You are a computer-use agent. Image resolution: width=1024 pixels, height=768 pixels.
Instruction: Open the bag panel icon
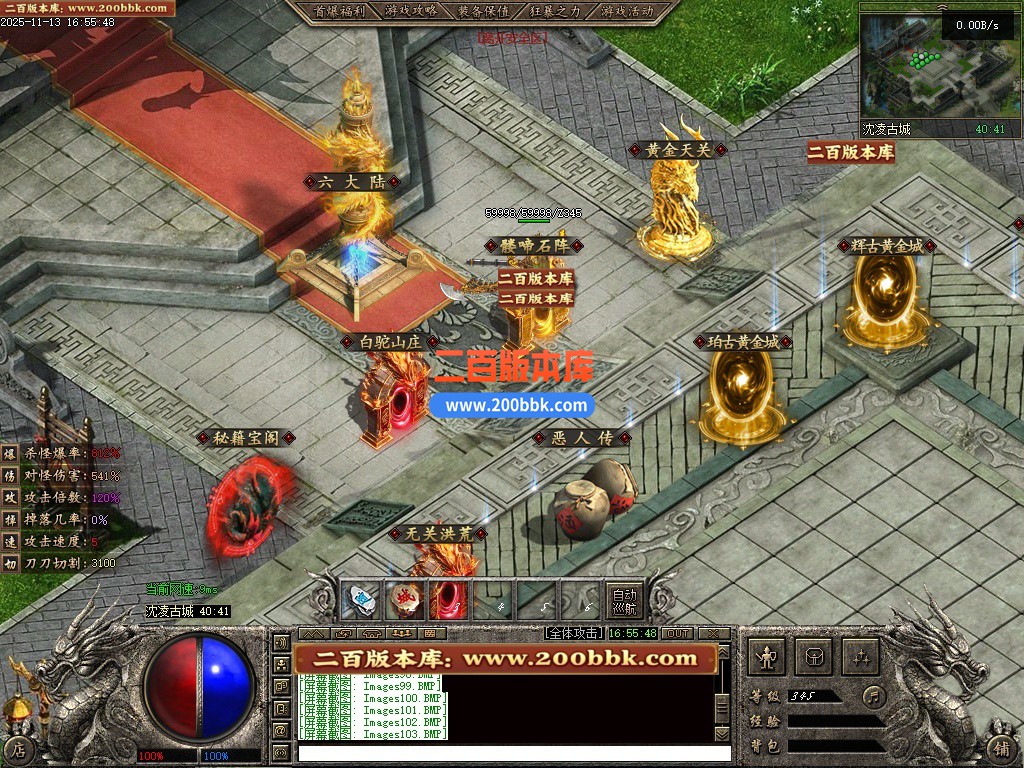[814, 657]
